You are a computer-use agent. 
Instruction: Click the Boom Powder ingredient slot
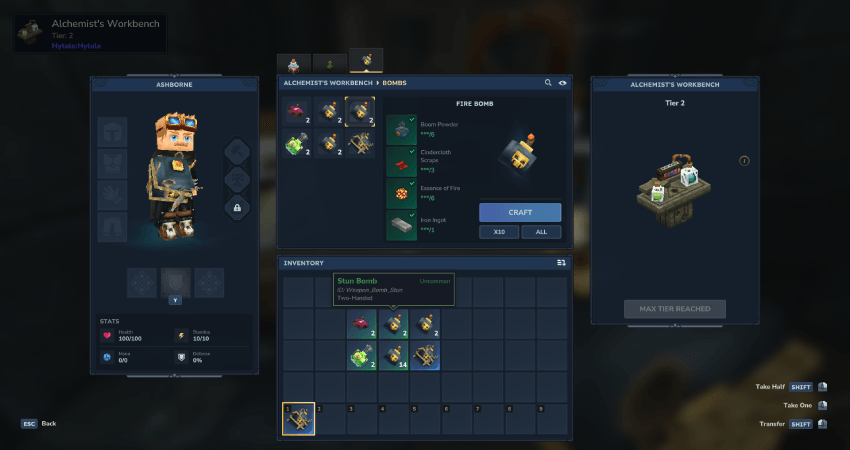400,129
